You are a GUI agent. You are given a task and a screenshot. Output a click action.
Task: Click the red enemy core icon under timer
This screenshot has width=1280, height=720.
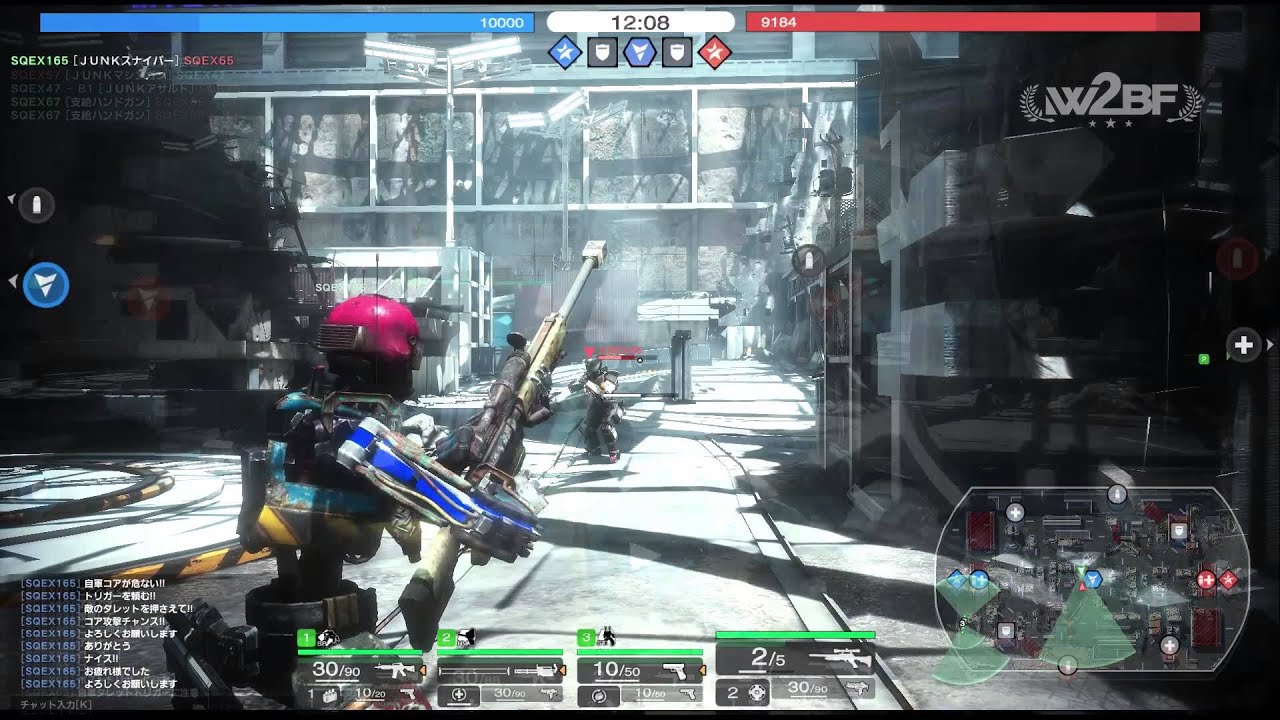pos(714,52)
